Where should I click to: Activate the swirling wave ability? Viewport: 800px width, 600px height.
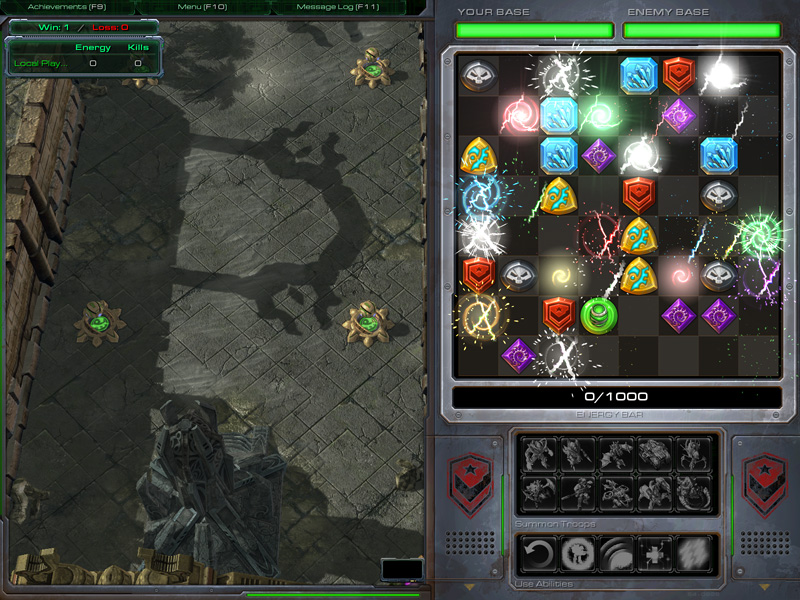[616, 553]
